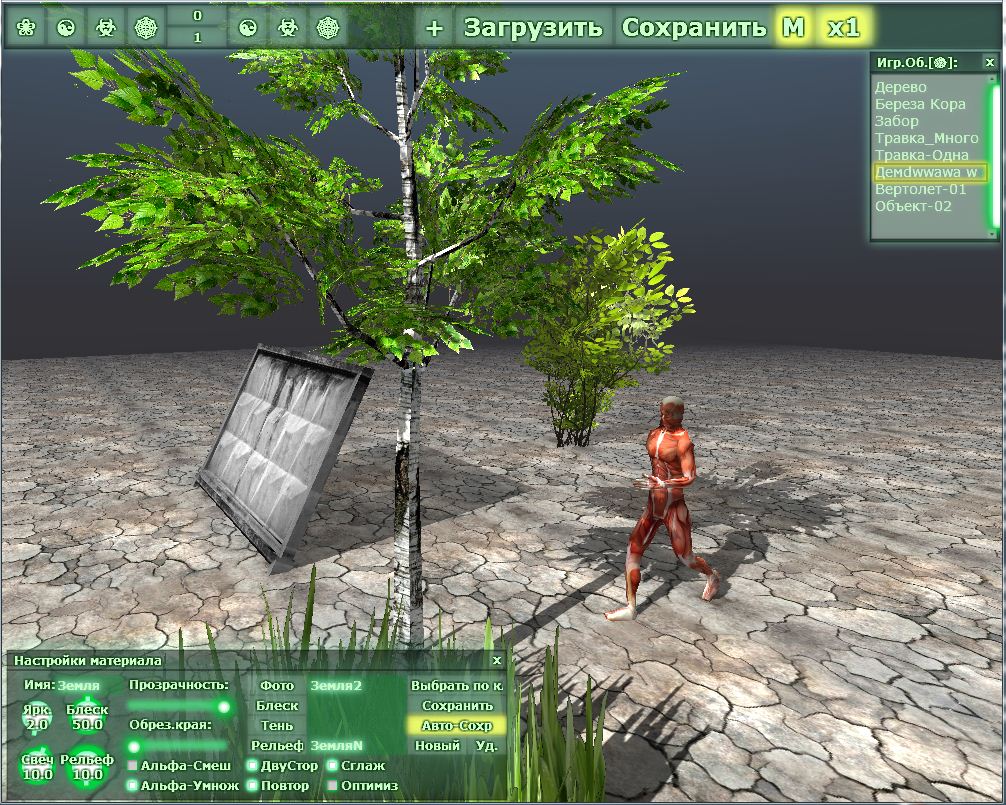
Task: Close the game objects list panel
Action: 990,62
